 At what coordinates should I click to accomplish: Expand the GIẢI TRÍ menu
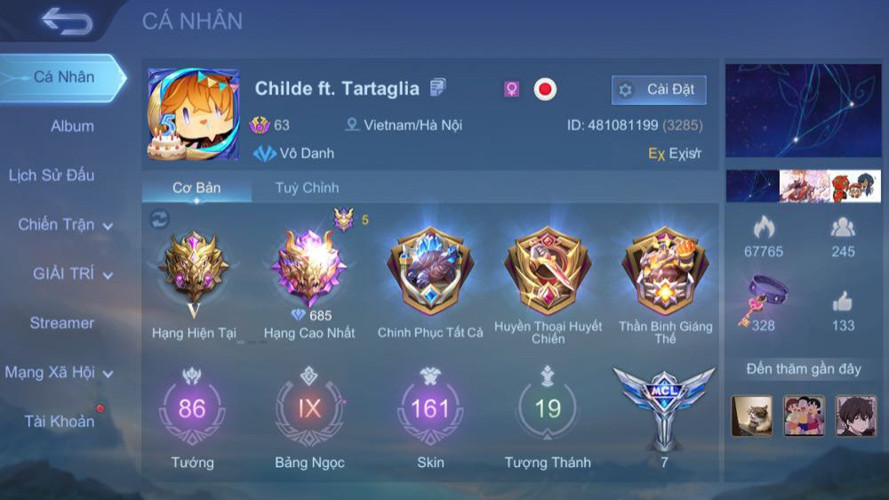72,274
